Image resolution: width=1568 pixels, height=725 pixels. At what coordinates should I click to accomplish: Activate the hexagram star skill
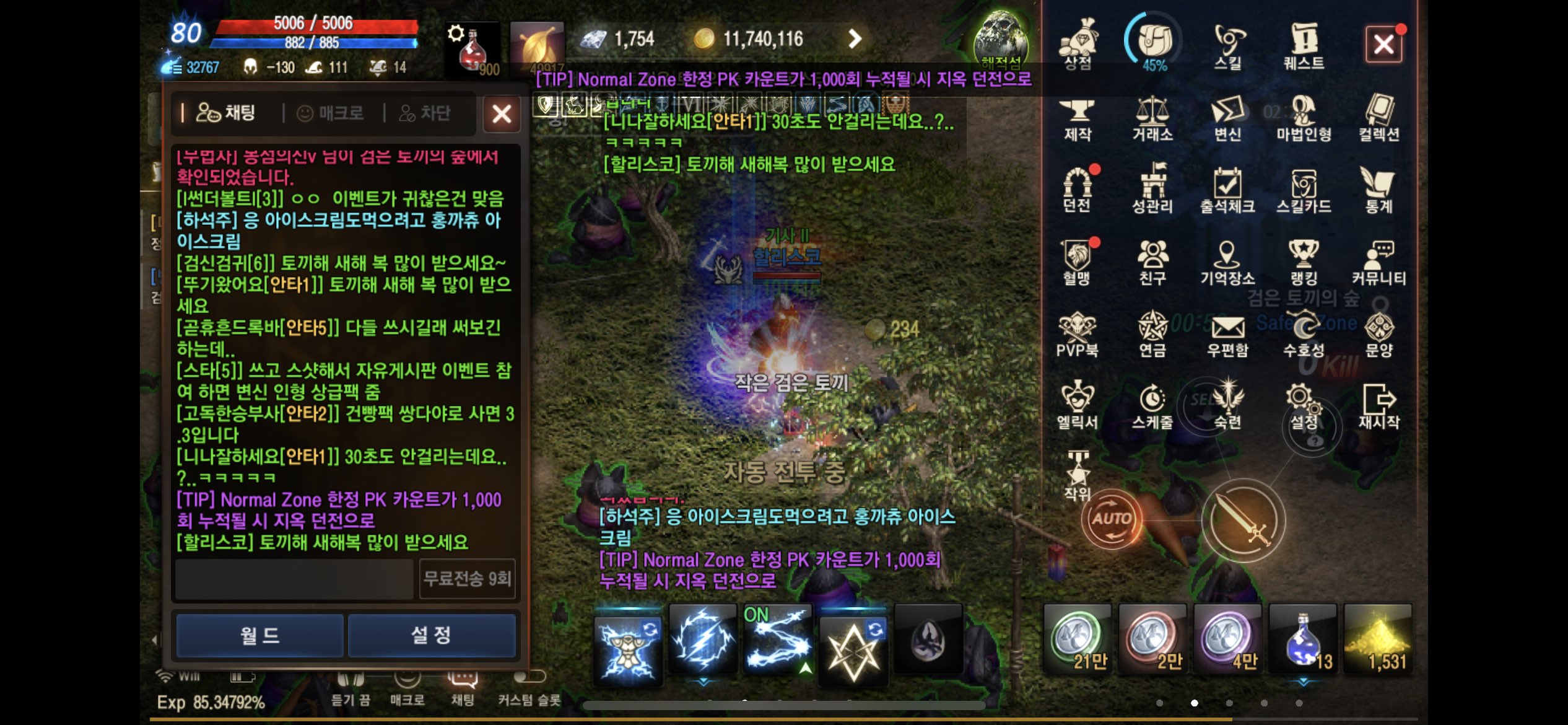click(853, 643)
